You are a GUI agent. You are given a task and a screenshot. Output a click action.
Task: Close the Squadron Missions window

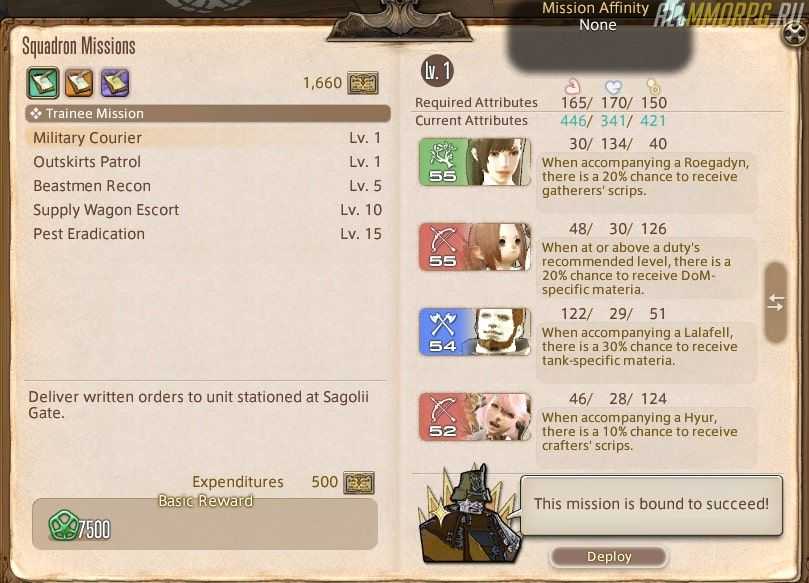coord(795,35)
